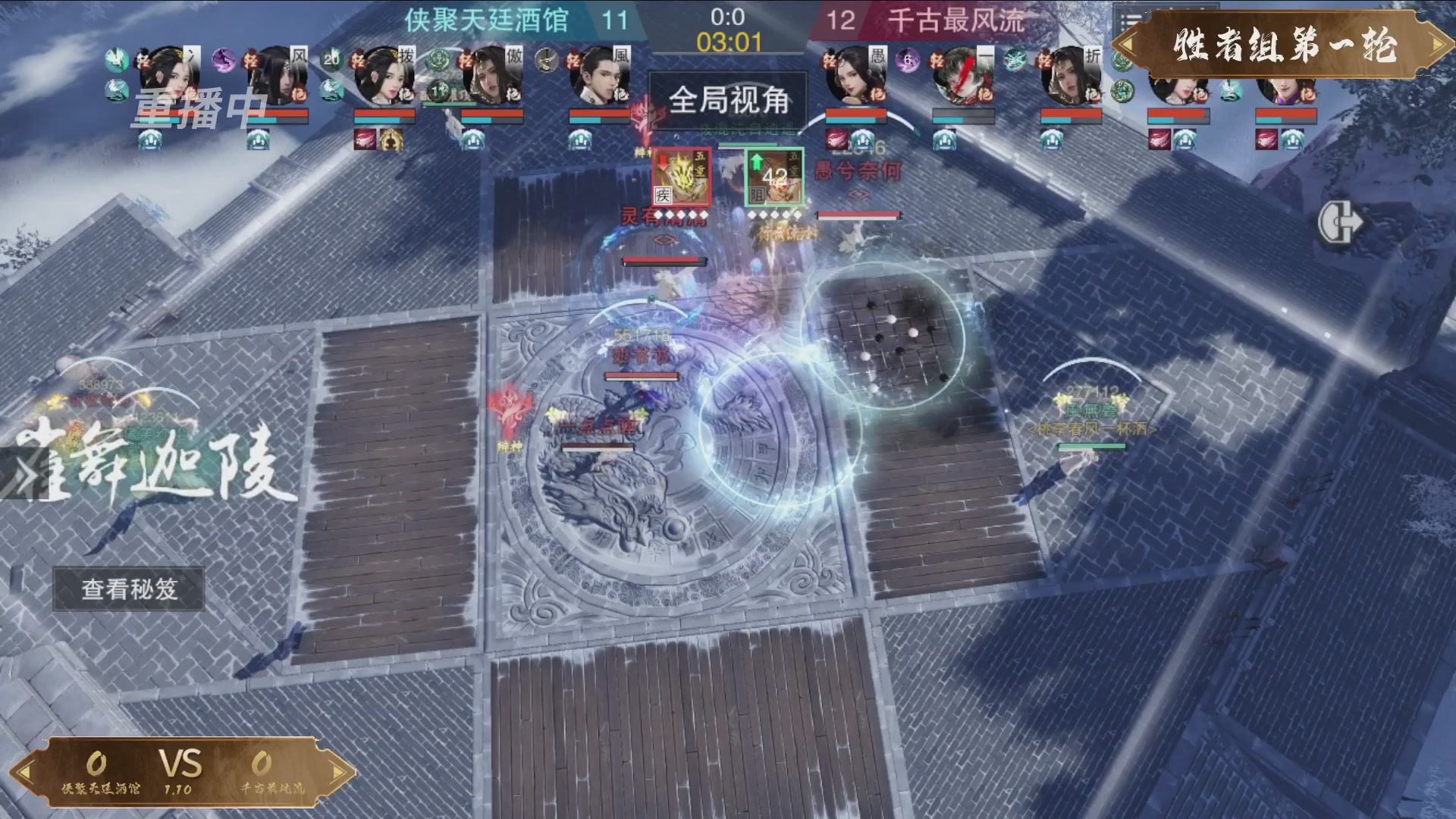Viewport: 1456px width, 819px height.
Task: Click the purple skill orb icon beside second ally portrait
Action: (224, 61)
